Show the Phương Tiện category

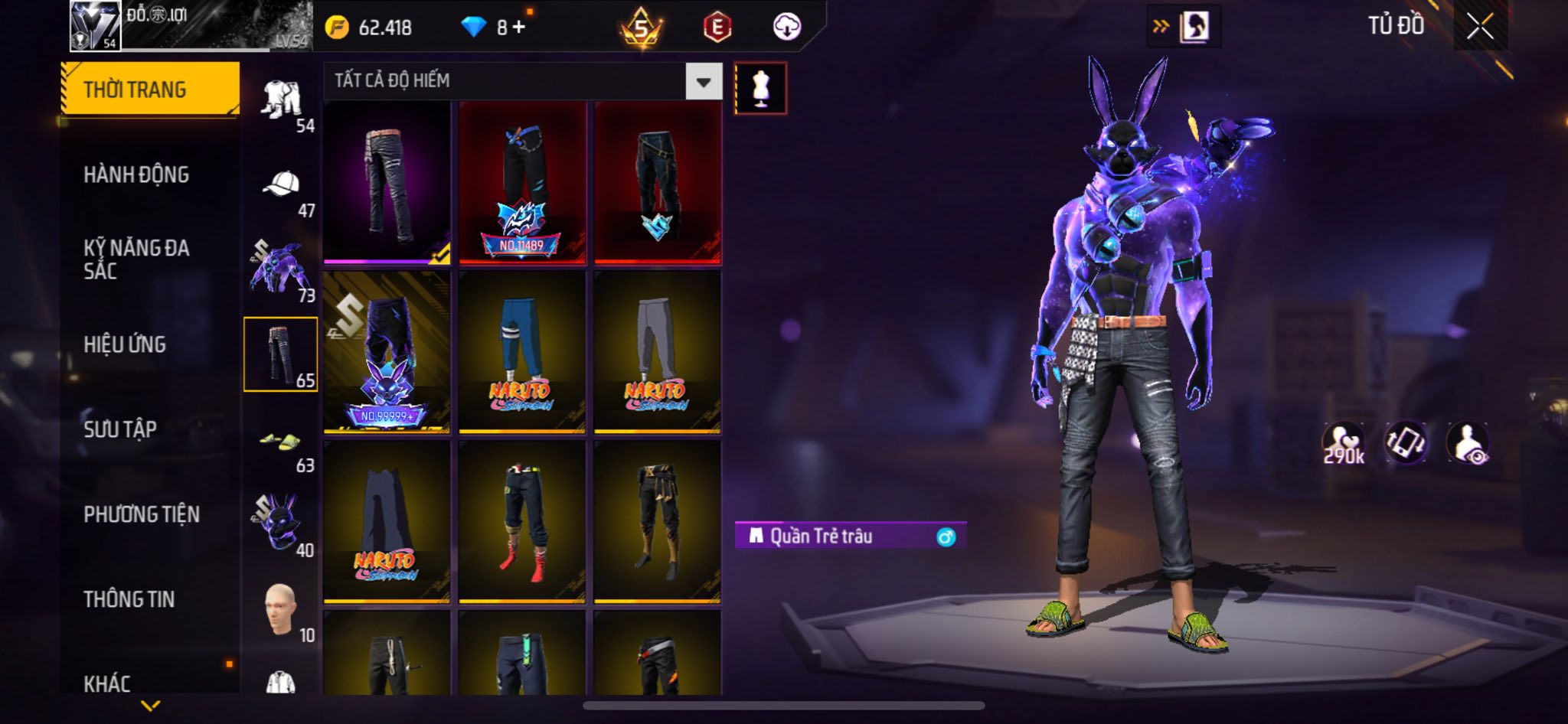coord(142,514)
